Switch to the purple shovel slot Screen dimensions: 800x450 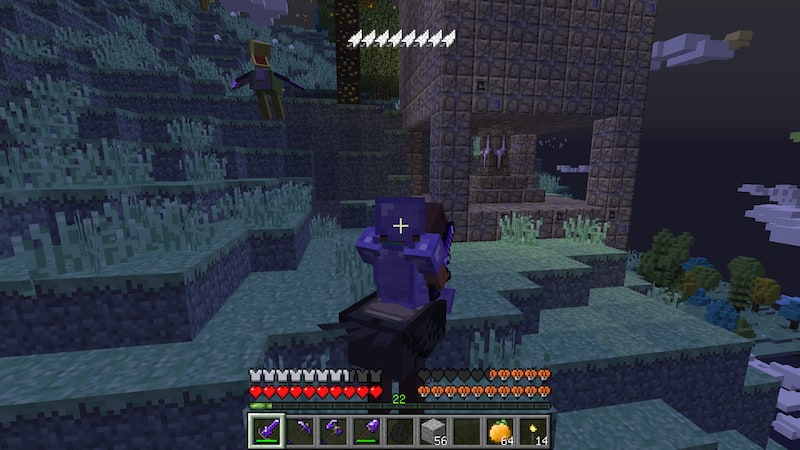pyautogui.click(x=367, y=430)
